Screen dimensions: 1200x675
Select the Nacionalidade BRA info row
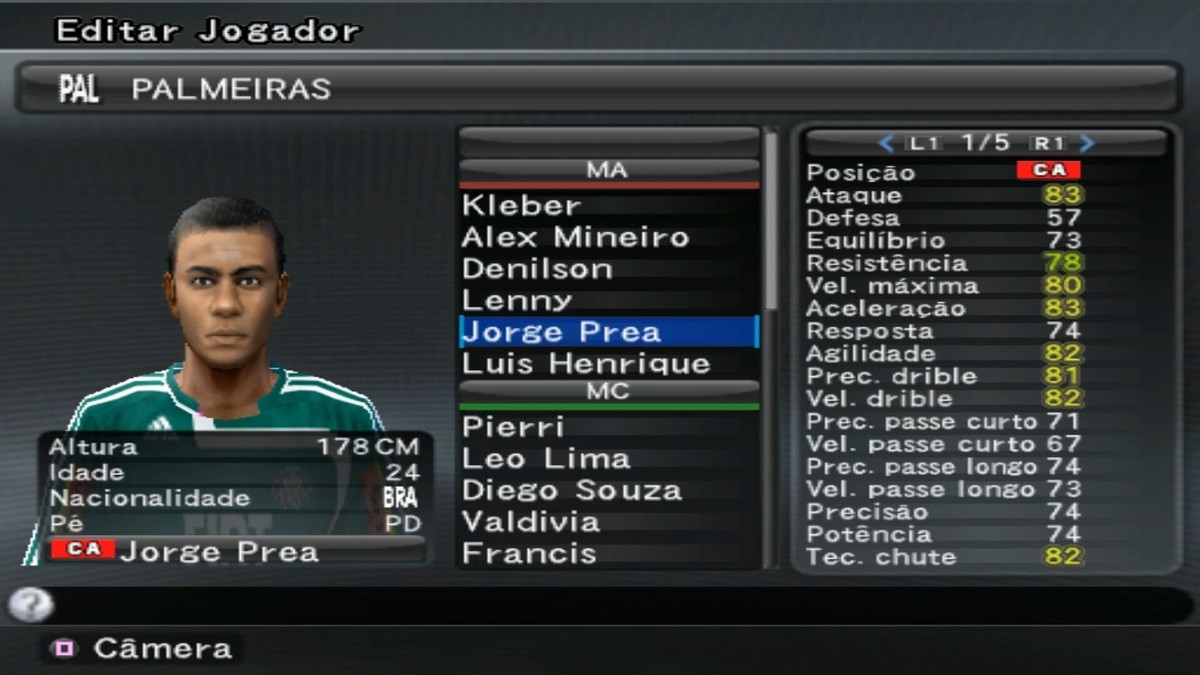(235, 498)
